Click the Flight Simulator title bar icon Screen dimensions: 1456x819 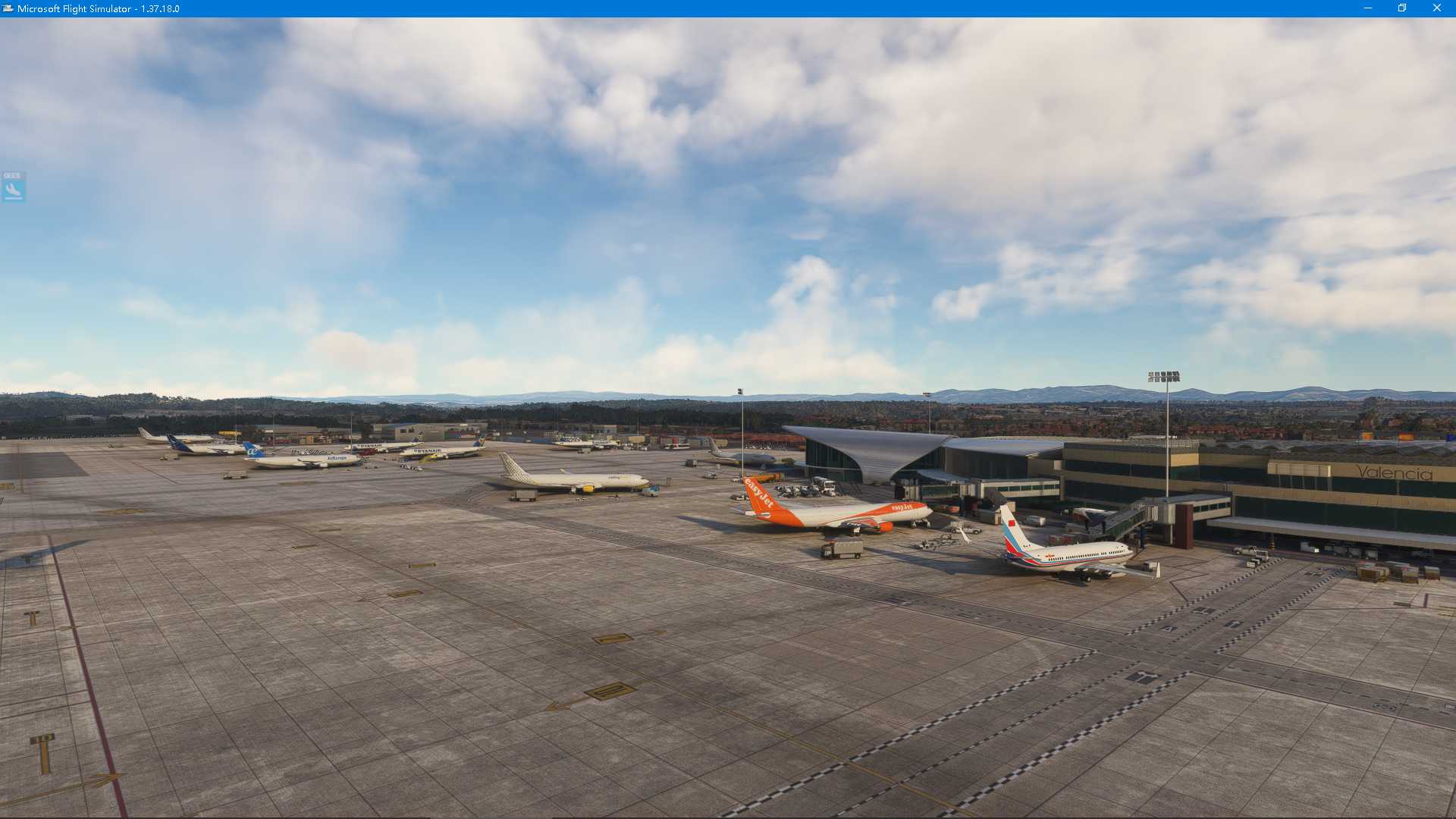(8, 8)
